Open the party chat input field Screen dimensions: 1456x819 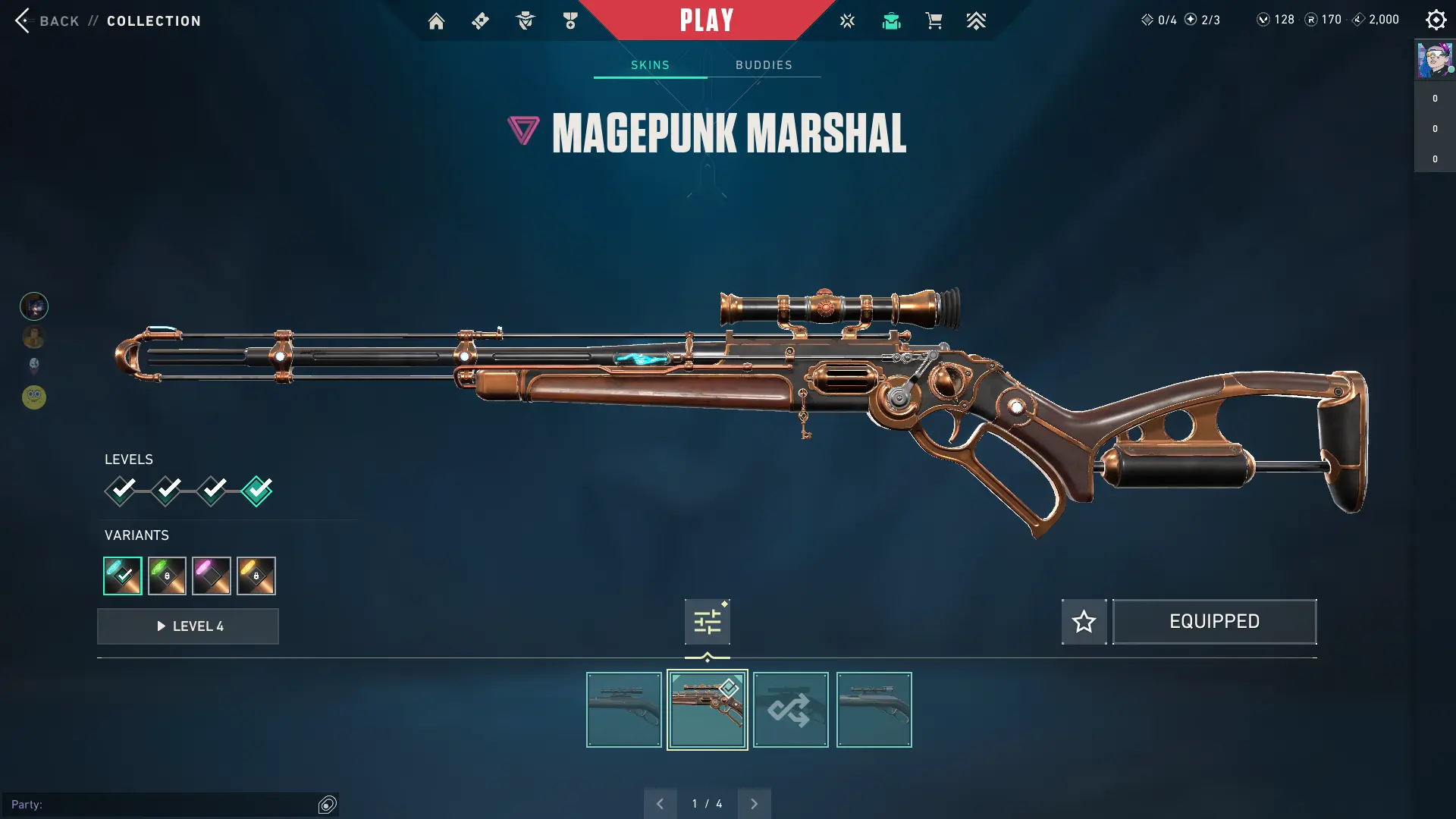(x=163, y=805)
